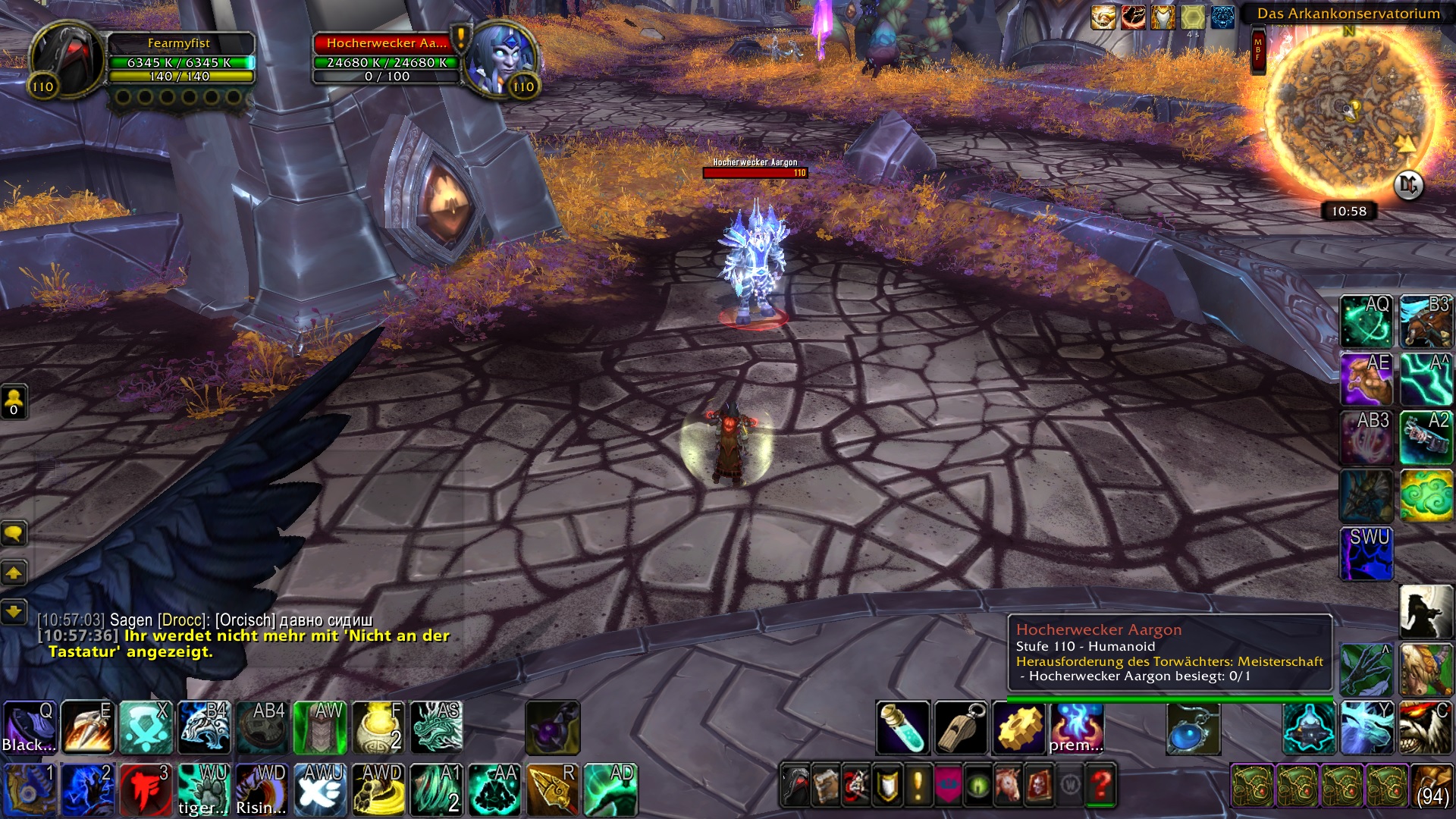Click the Hocherwecker Aargon target portrait
The image size is (1456, 819).
(x=500, y=60)
